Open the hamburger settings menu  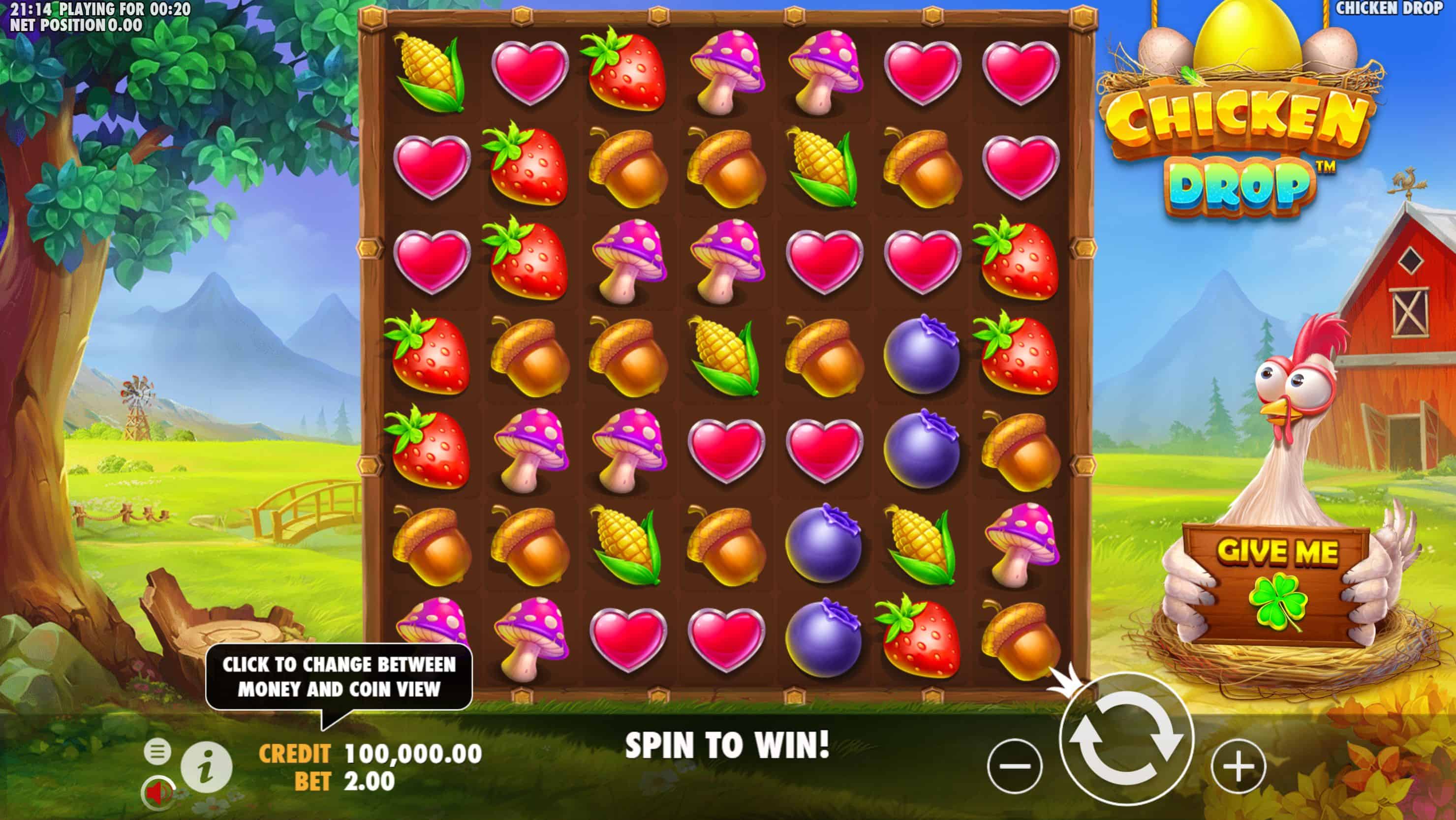[x=157, y=752]
